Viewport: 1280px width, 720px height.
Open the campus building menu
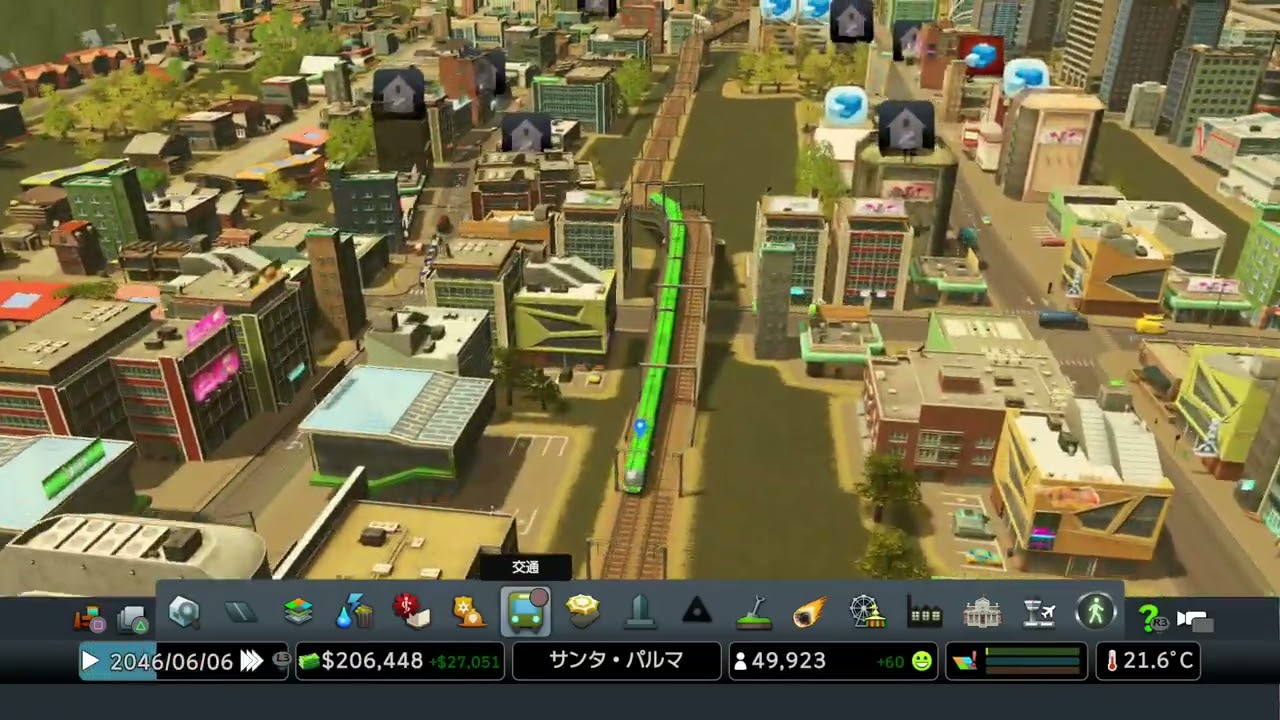(x=982, y=612)
